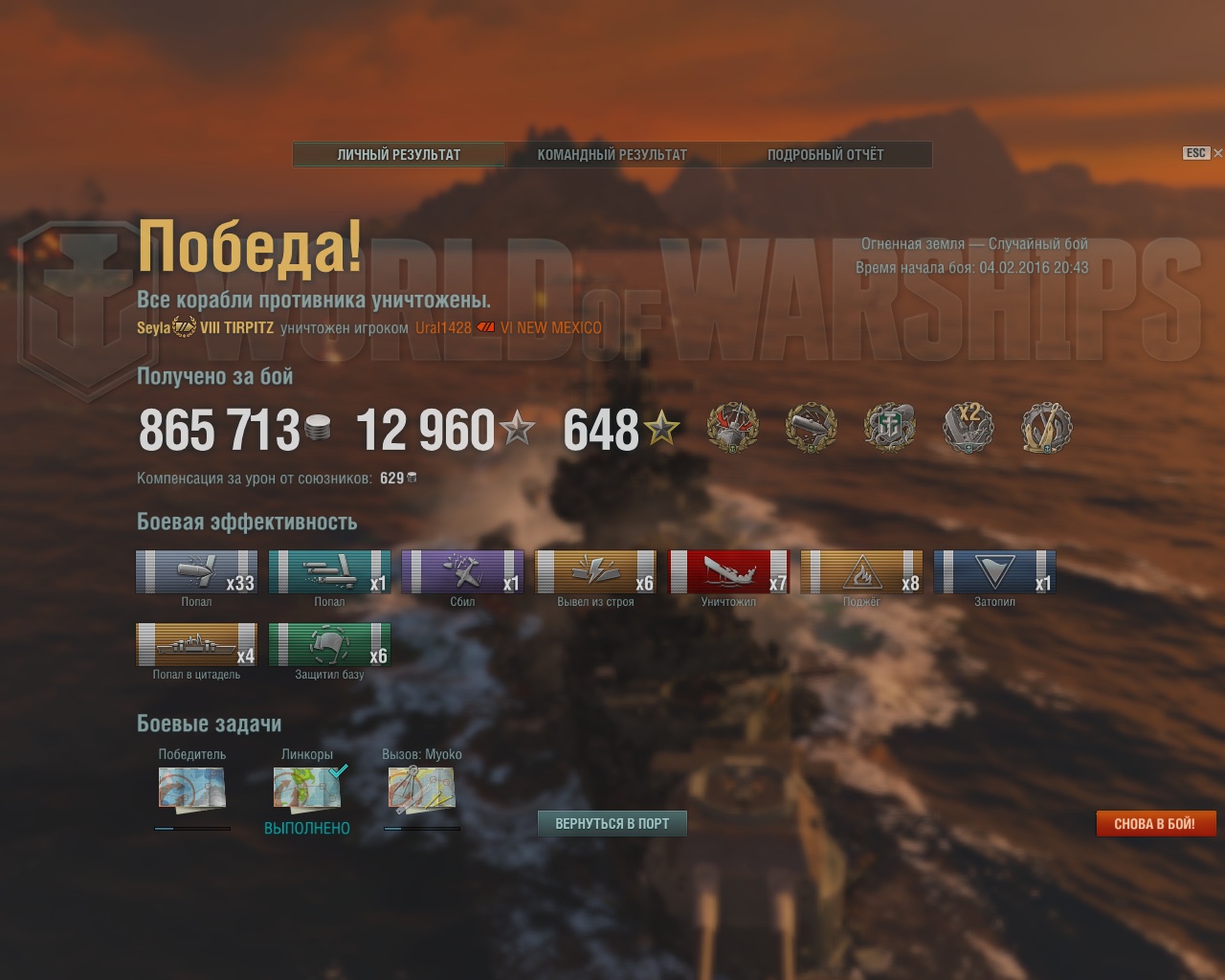
Task: Click player name Ural1428
Action: [x=443, y=327]
